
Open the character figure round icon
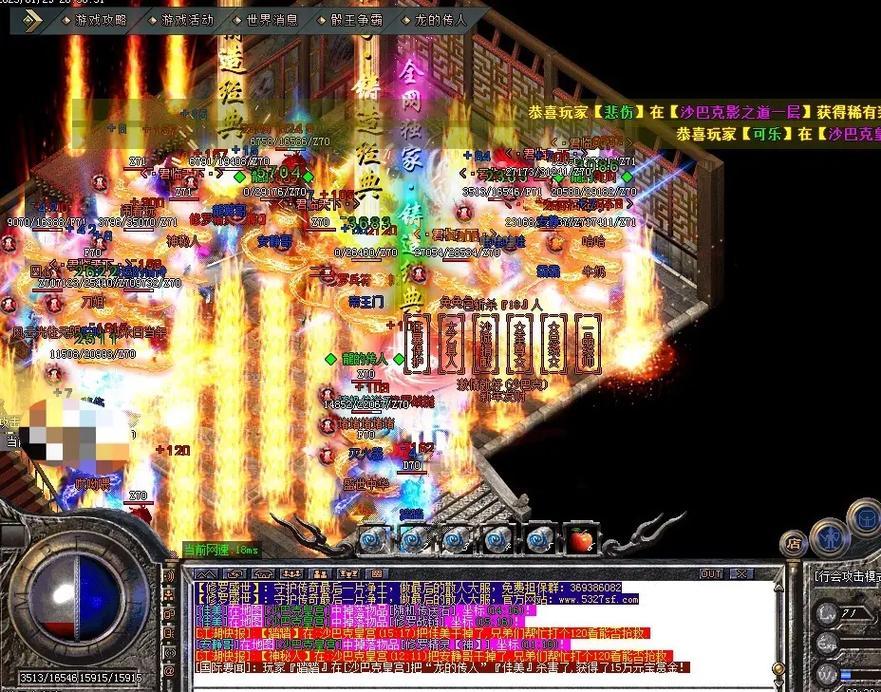click(830, 535)
